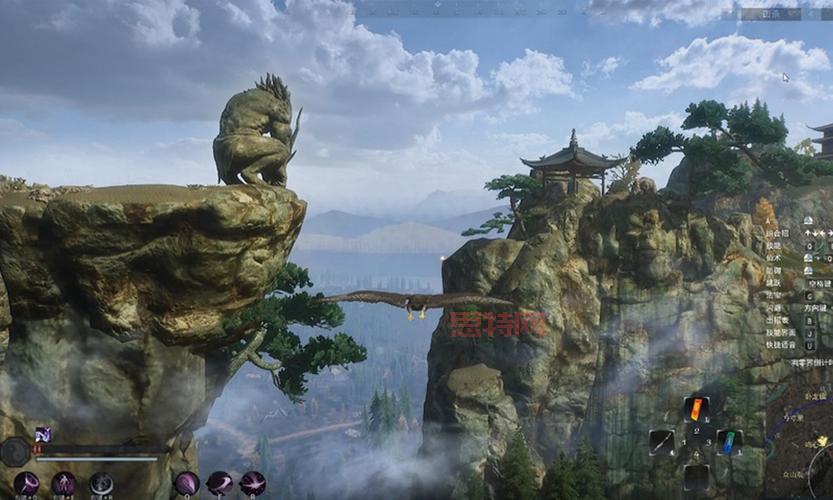Activate the purple standing-figure skill icon
833x500 pixels.
tap(64, 484)
